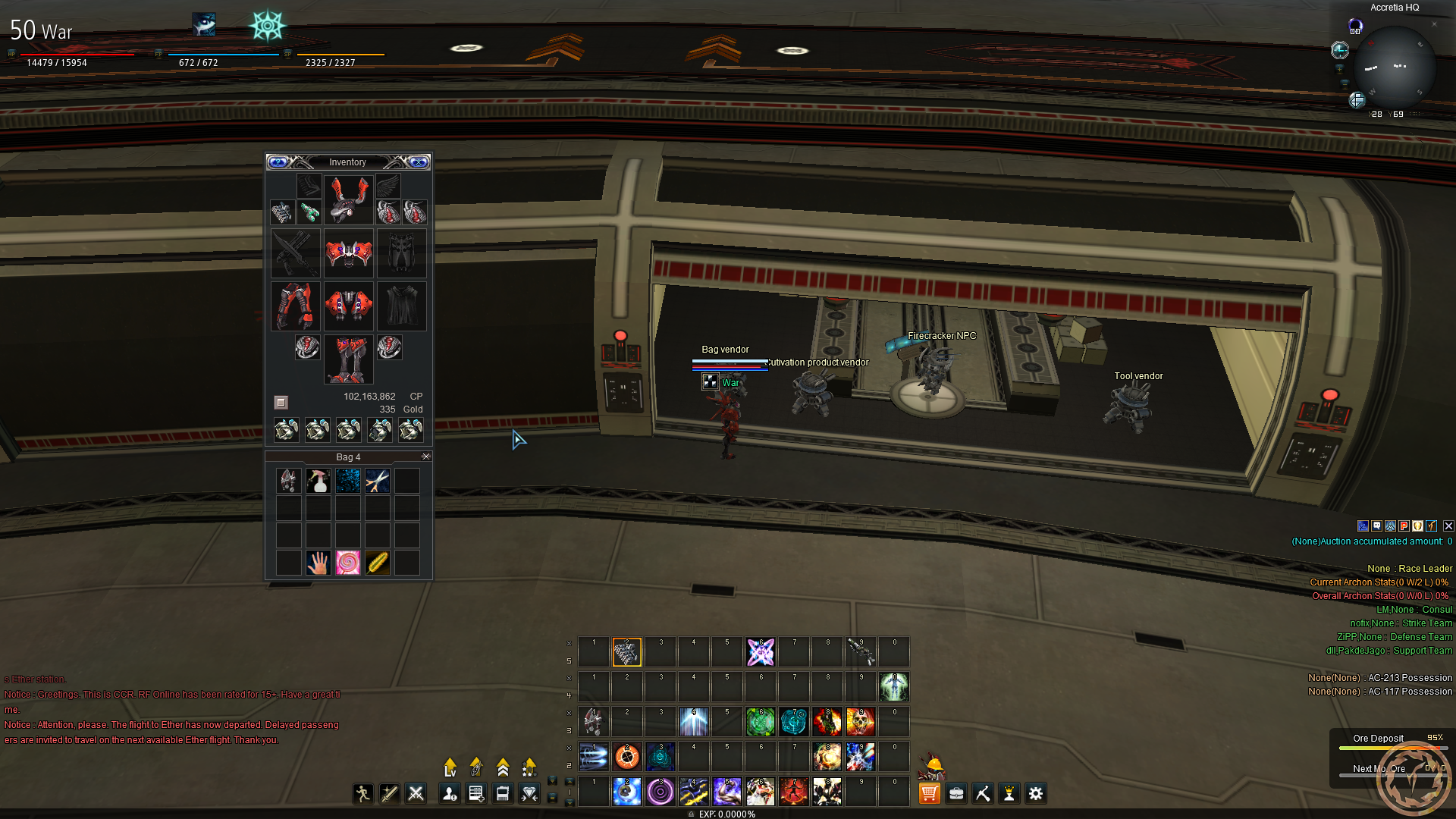Activate the flaming skull skill
This screenshot has height=819, width=1456.
pyautogui.click(x=861, y=722)
